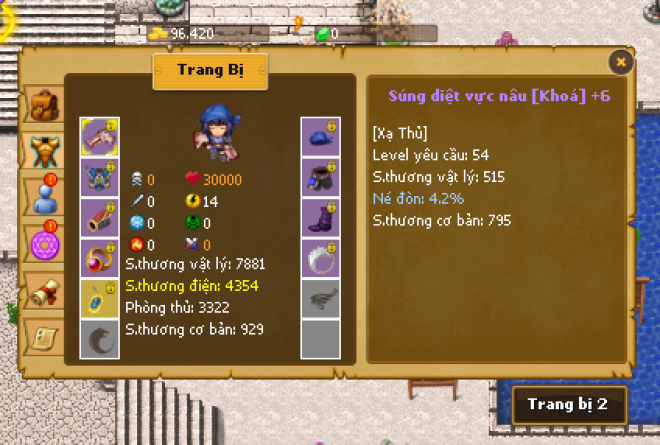Select the equipped gun weapon slot
Screen dimensions: 660x445
tap(99, 137)
